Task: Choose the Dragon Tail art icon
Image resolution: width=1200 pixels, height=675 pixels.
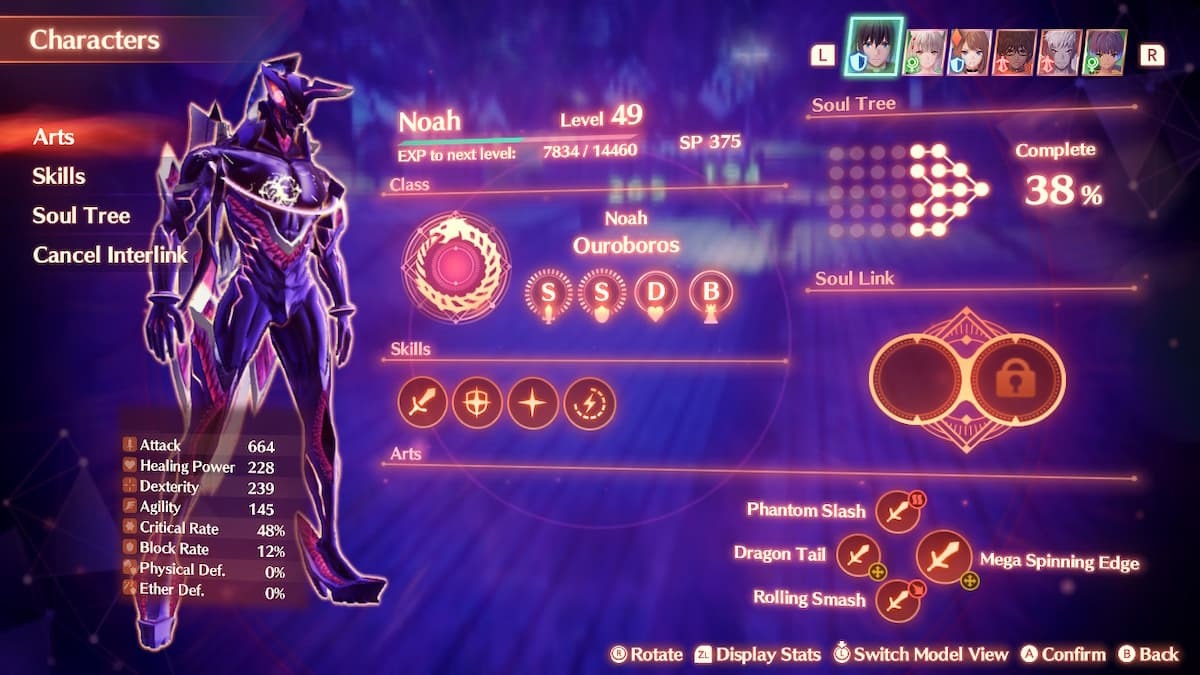Action: point(857,555)
